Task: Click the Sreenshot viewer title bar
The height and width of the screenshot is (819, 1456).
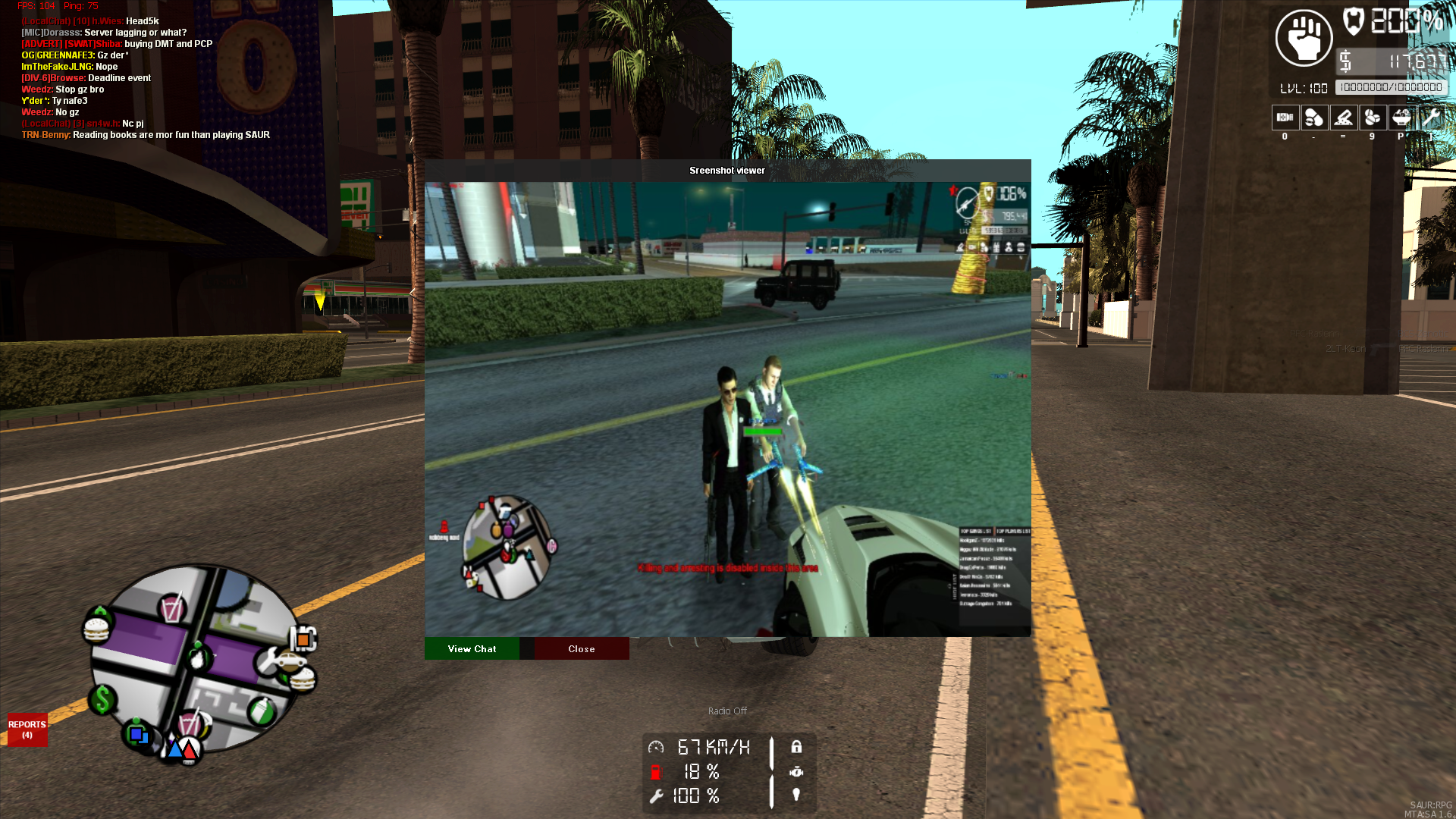Action: [x=727, y=171]
